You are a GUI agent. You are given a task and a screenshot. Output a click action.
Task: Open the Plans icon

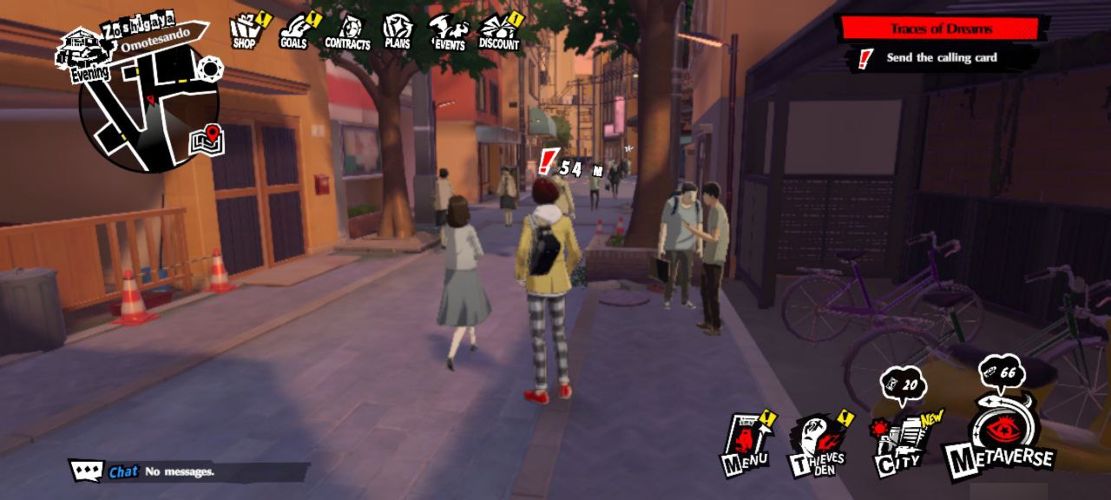coord(397,31)
